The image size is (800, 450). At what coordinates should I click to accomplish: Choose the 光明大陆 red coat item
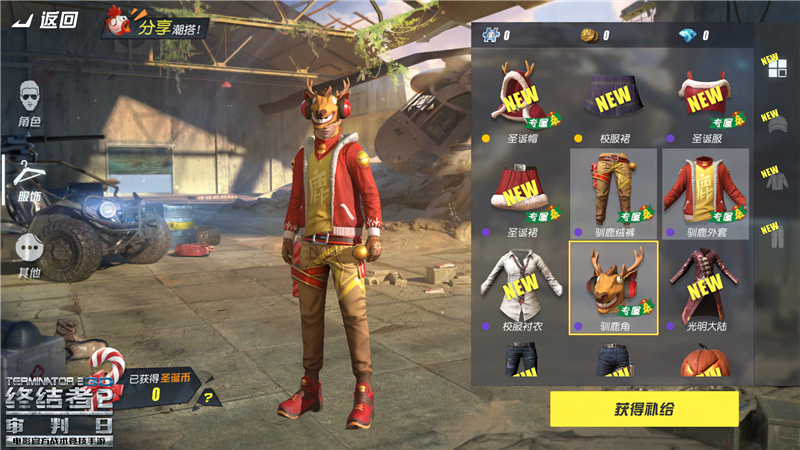point(706,287)
